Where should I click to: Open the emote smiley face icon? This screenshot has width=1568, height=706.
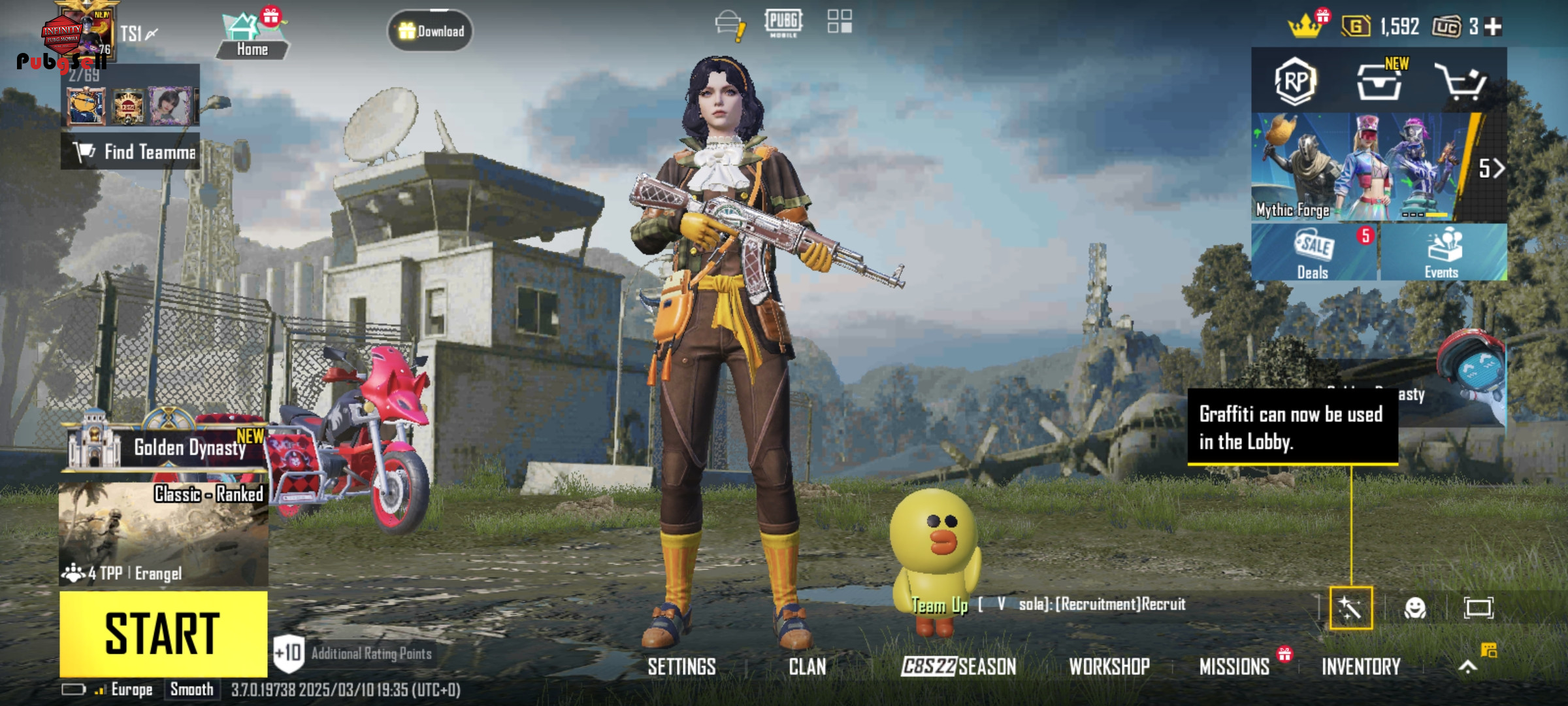tap(1414, 608)
